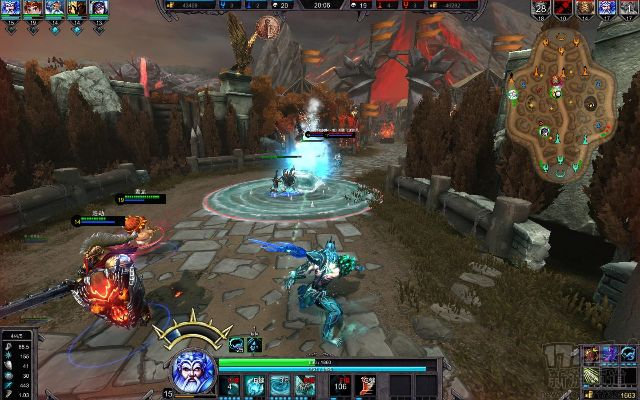Use the dark consumable slot showing 106
The height and width of the screenshot is (400, 640).
(x=340, y=384)
